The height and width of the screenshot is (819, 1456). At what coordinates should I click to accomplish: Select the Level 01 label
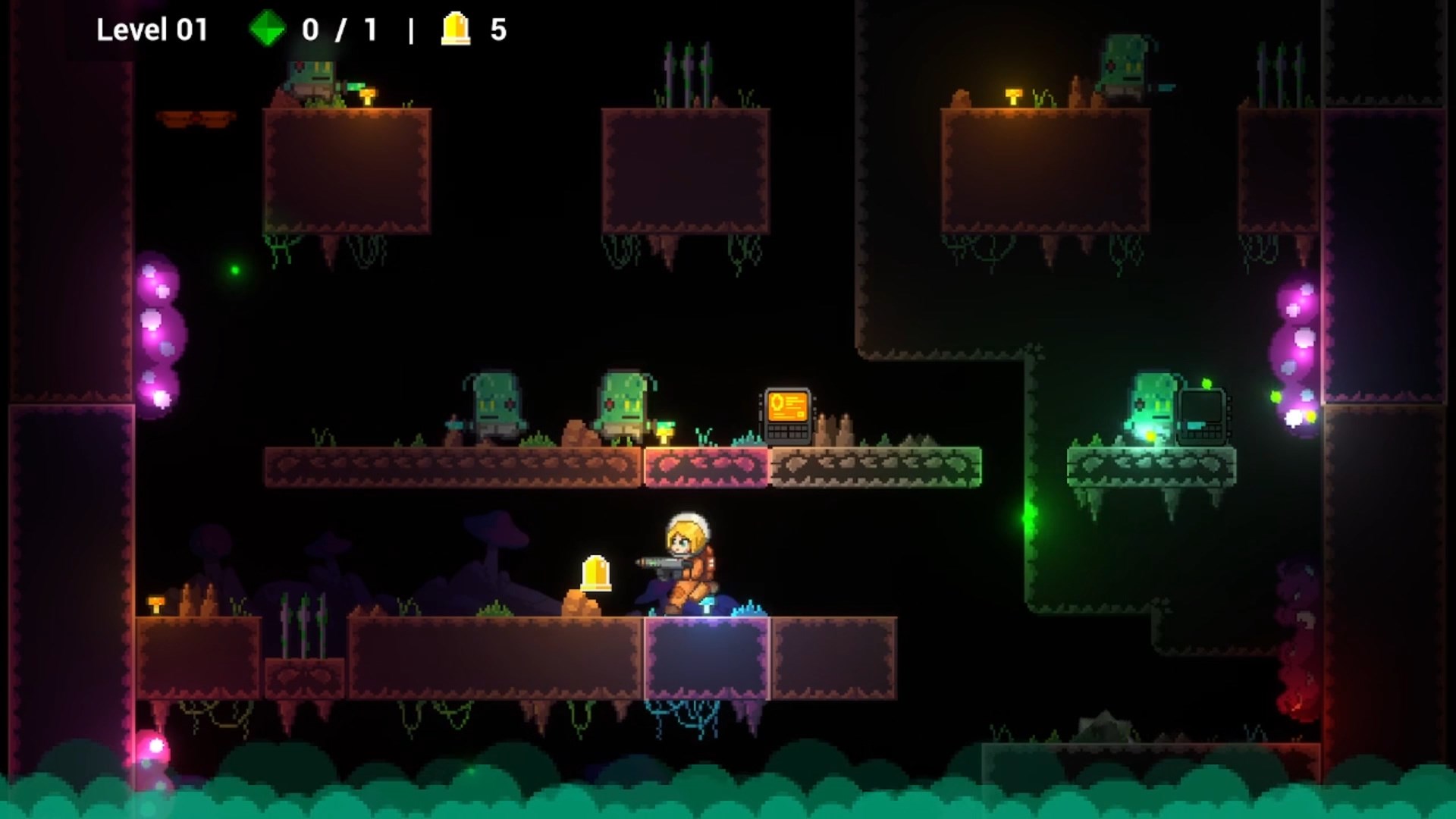click(x=152, y=30)
